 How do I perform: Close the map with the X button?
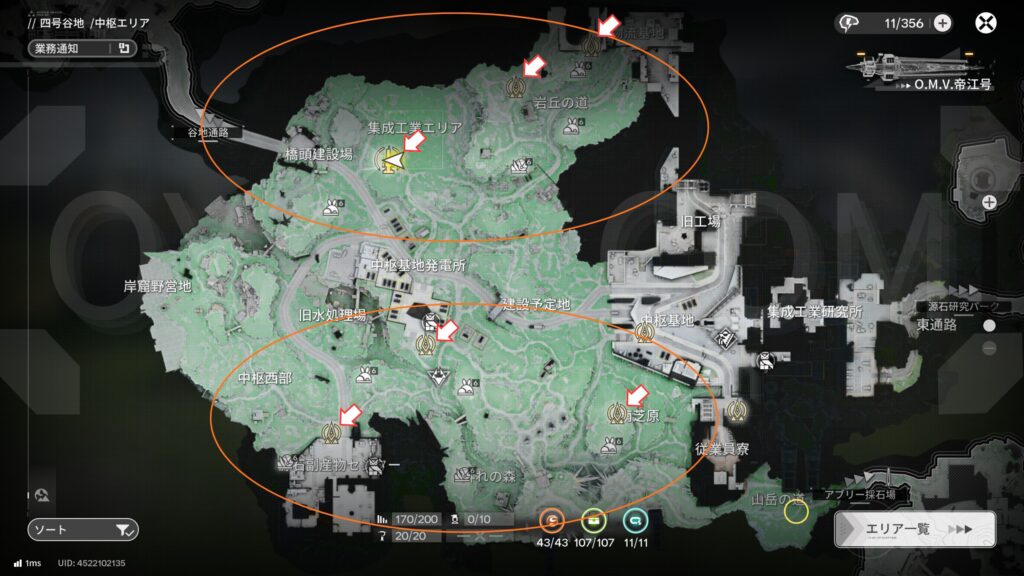pos(987,23)
